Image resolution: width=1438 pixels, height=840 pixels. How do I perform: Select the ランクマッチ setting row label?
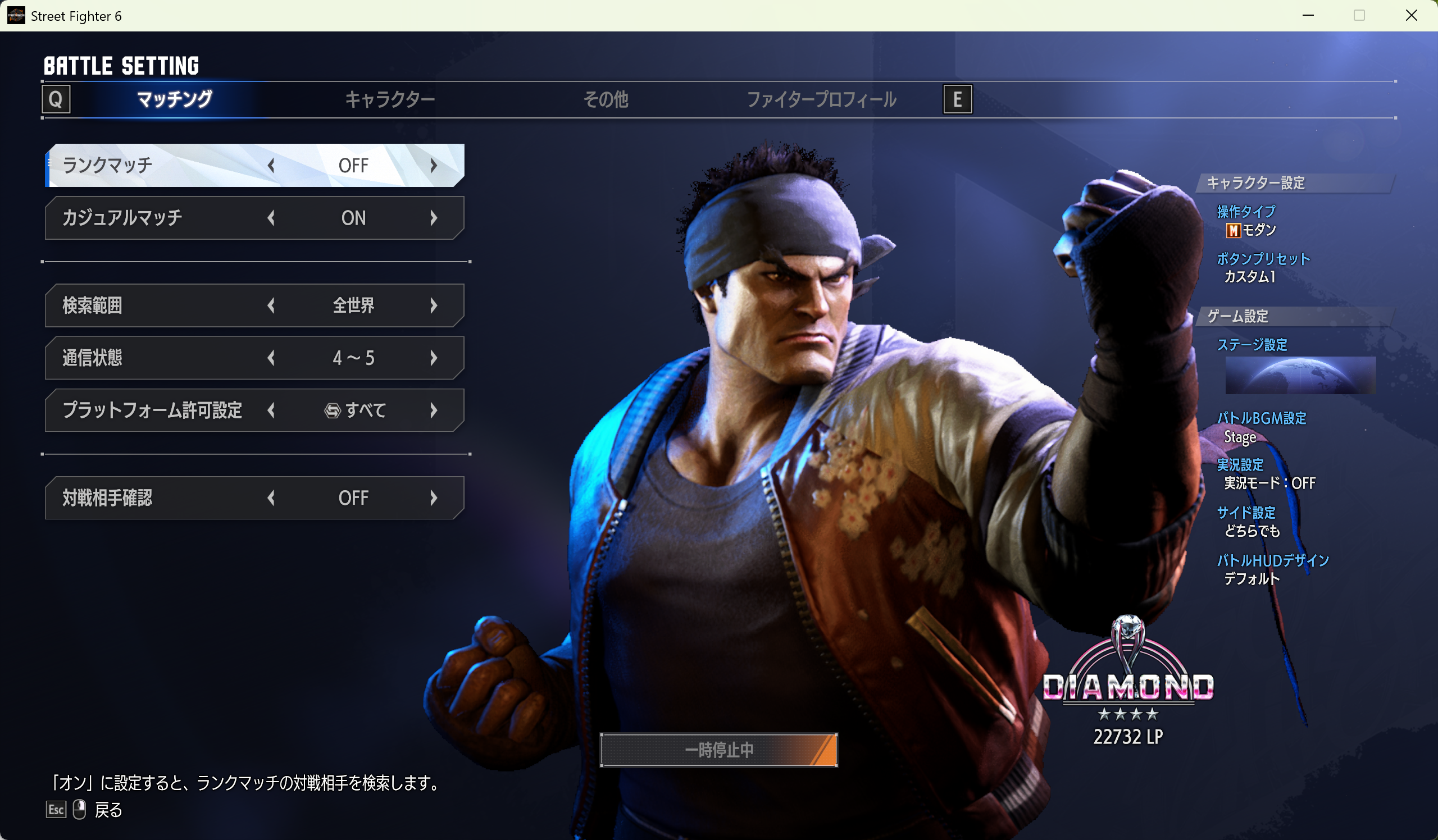[x=107, y=166]
